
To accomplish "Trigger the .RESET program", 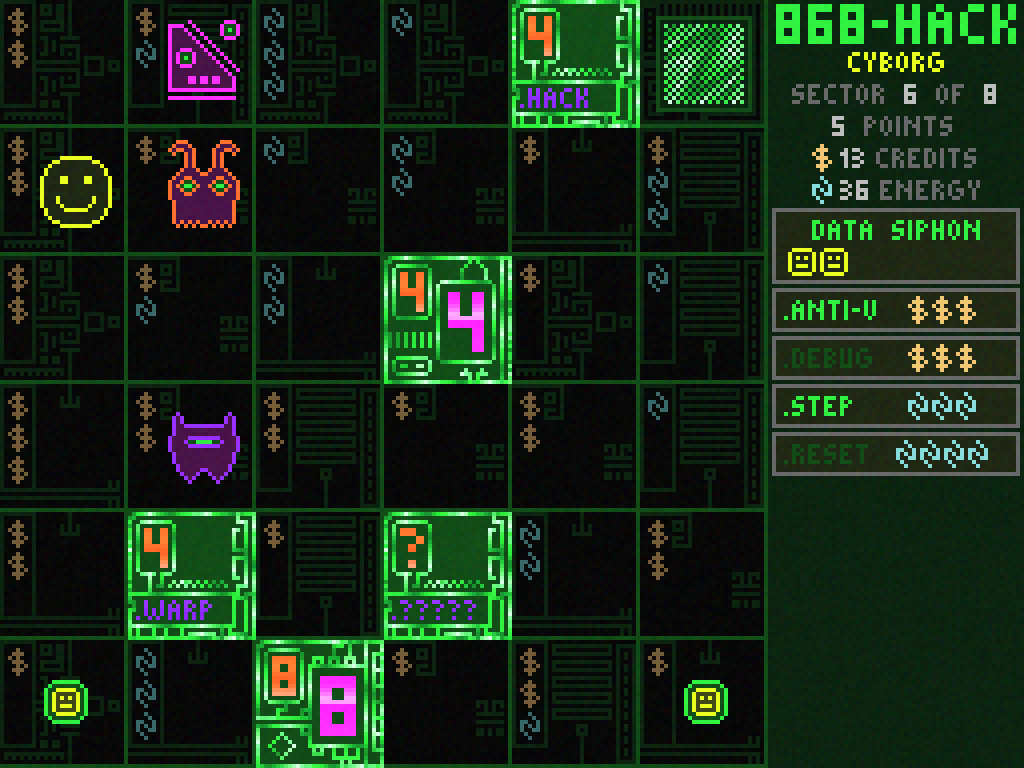I will [x=895, y=454].
